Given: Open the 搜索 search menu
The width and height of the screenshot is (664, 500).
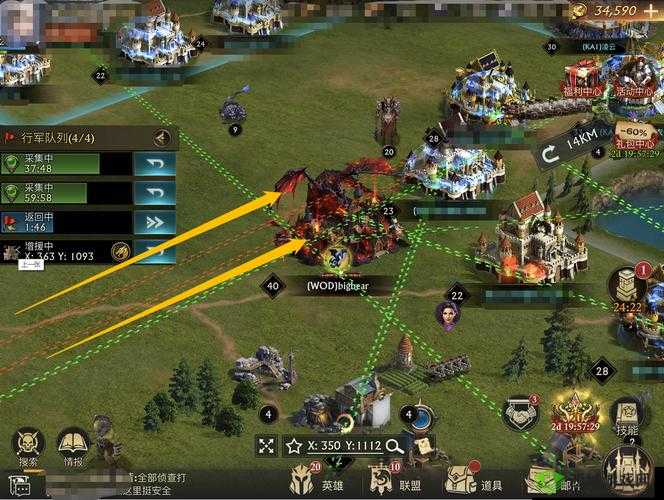Looking at the screenshot, I should pos(28,447).
